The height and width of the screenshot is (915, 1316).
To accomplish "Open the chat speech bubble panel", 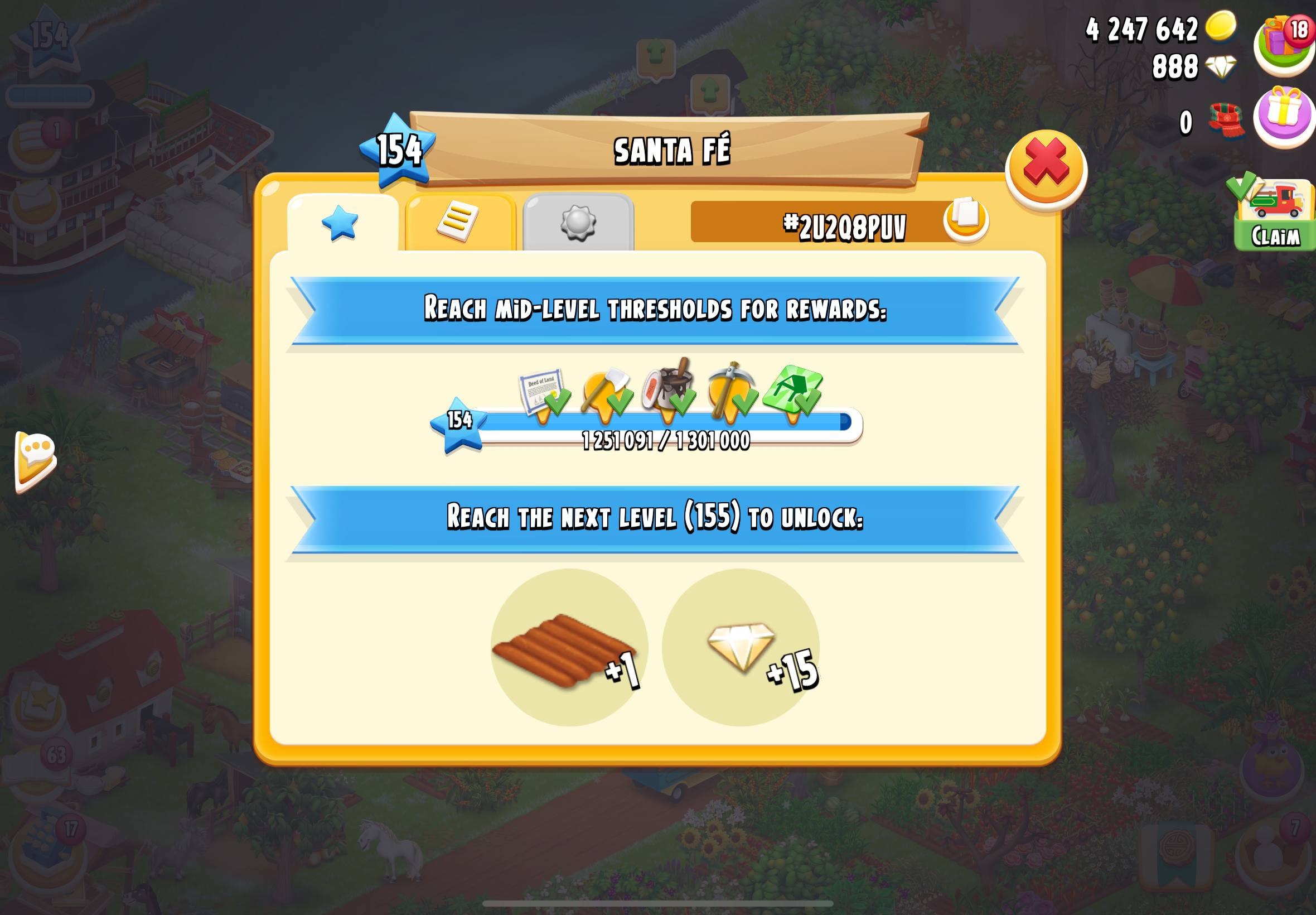I will [36, 460].
